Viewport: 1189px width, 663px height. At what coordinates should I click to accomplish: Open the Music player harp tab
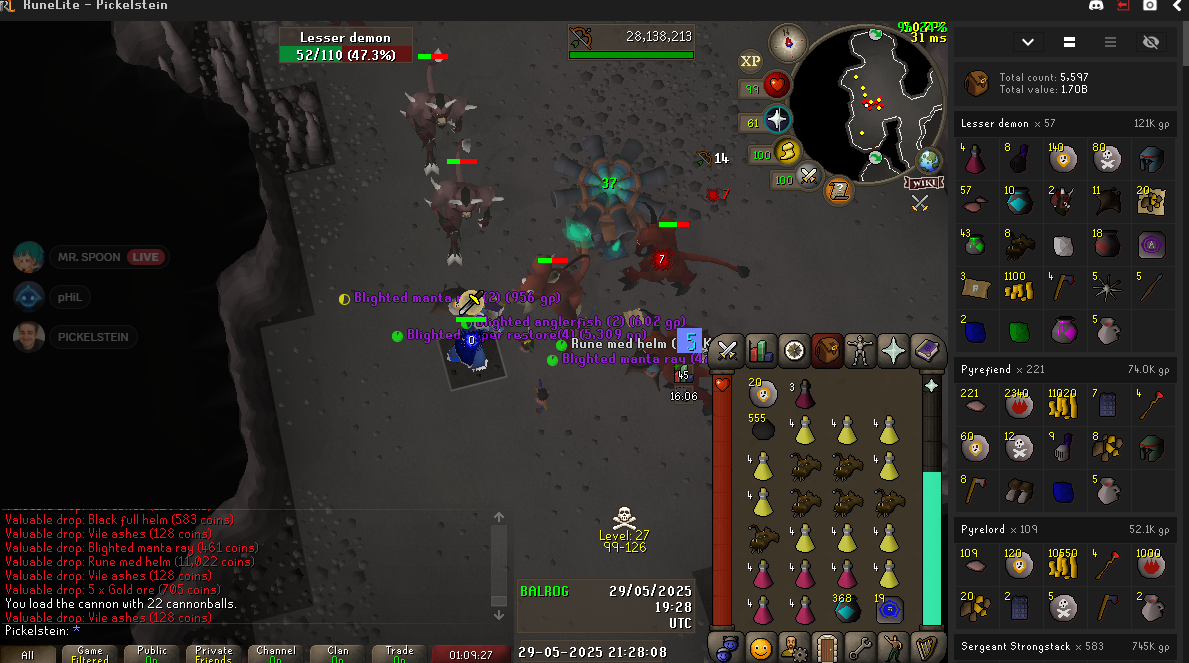926,647
